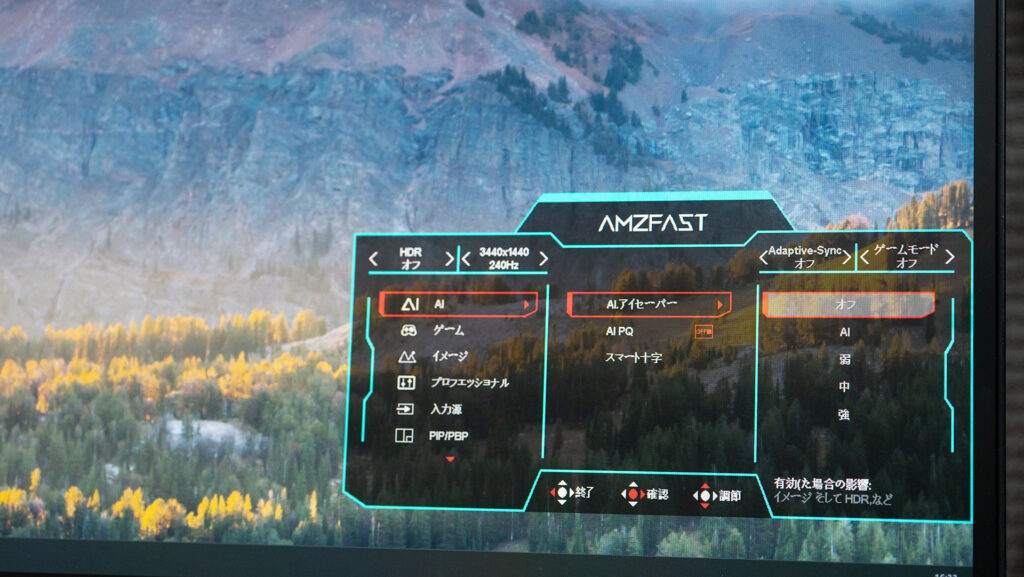Choose the 弱 level option
The height and width of the screenshot is (577, 1024).
pyautogui.click(x=845, y=359)
